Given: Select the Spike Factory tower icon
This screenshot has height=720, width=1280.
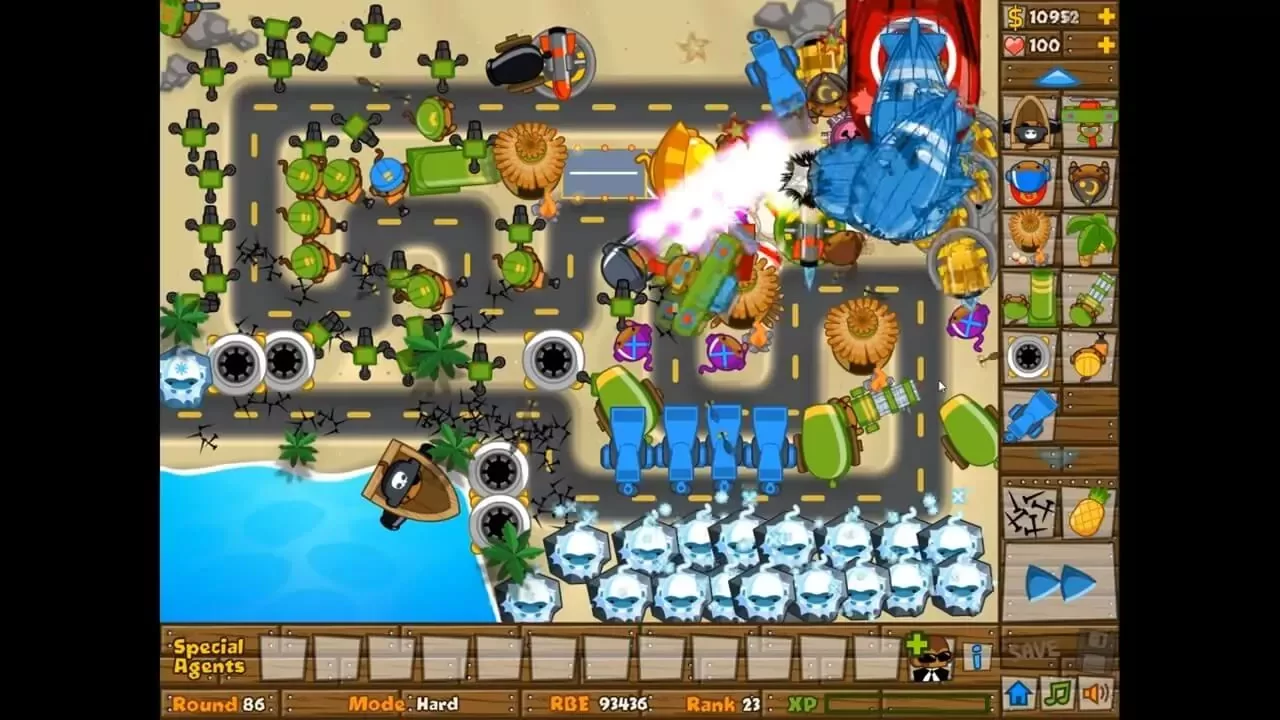Looking at the screenshot, I should [1029, 357].
